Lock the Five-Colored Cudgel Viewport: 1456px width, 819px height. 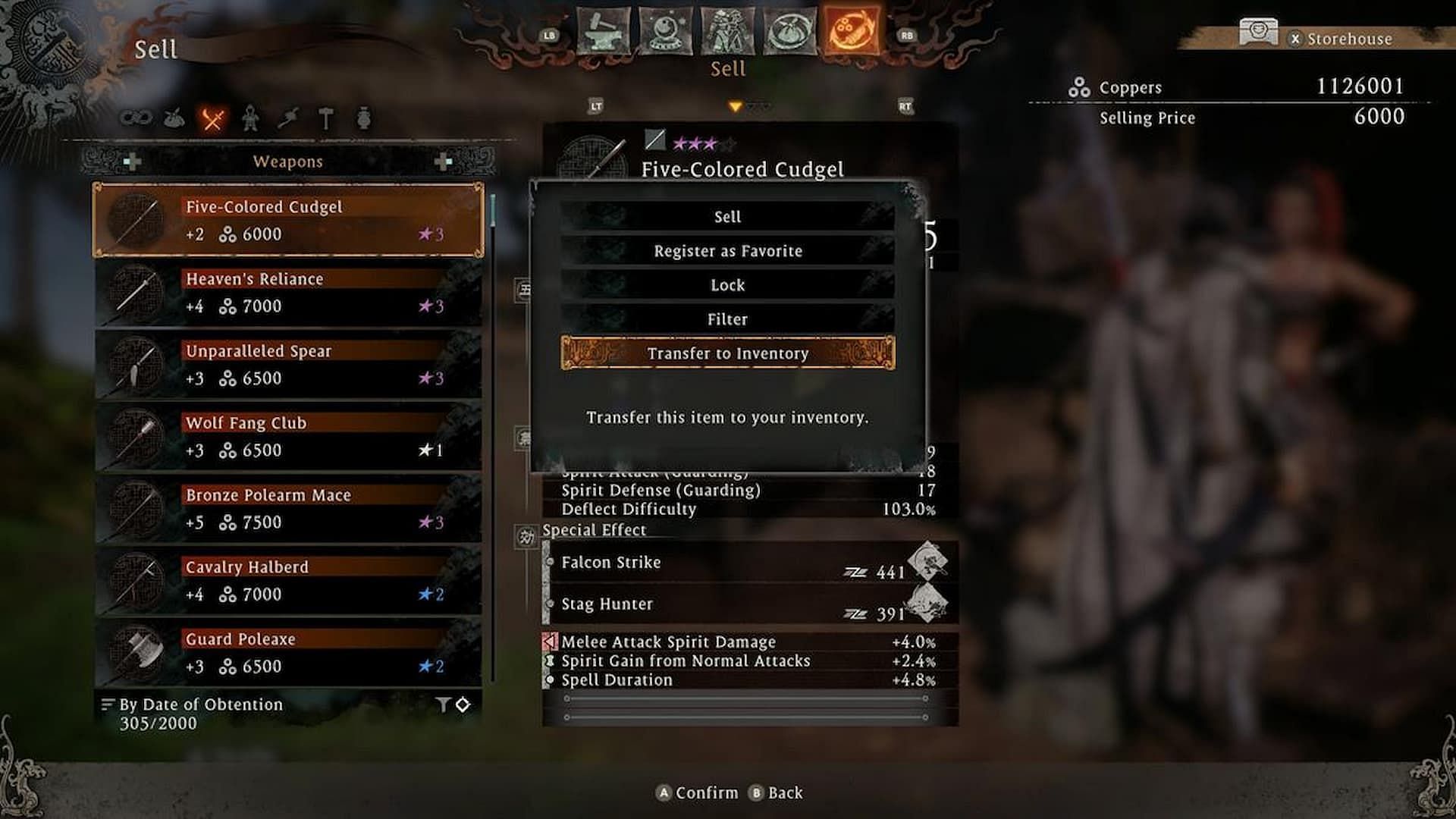727,285
